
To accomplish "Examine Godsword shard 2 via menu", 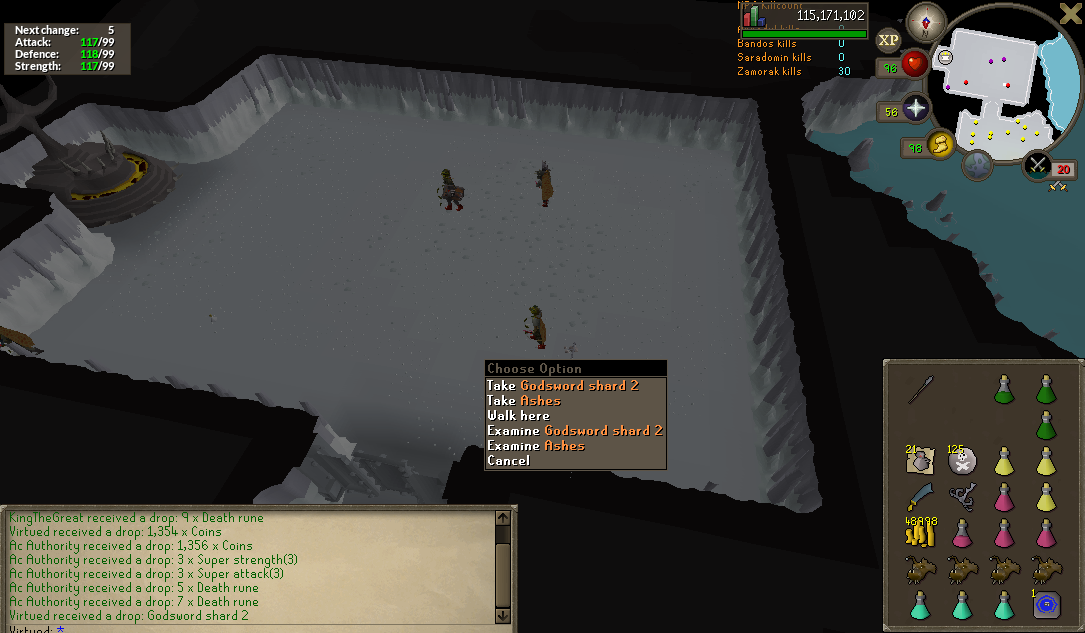I will click(575, 430).
